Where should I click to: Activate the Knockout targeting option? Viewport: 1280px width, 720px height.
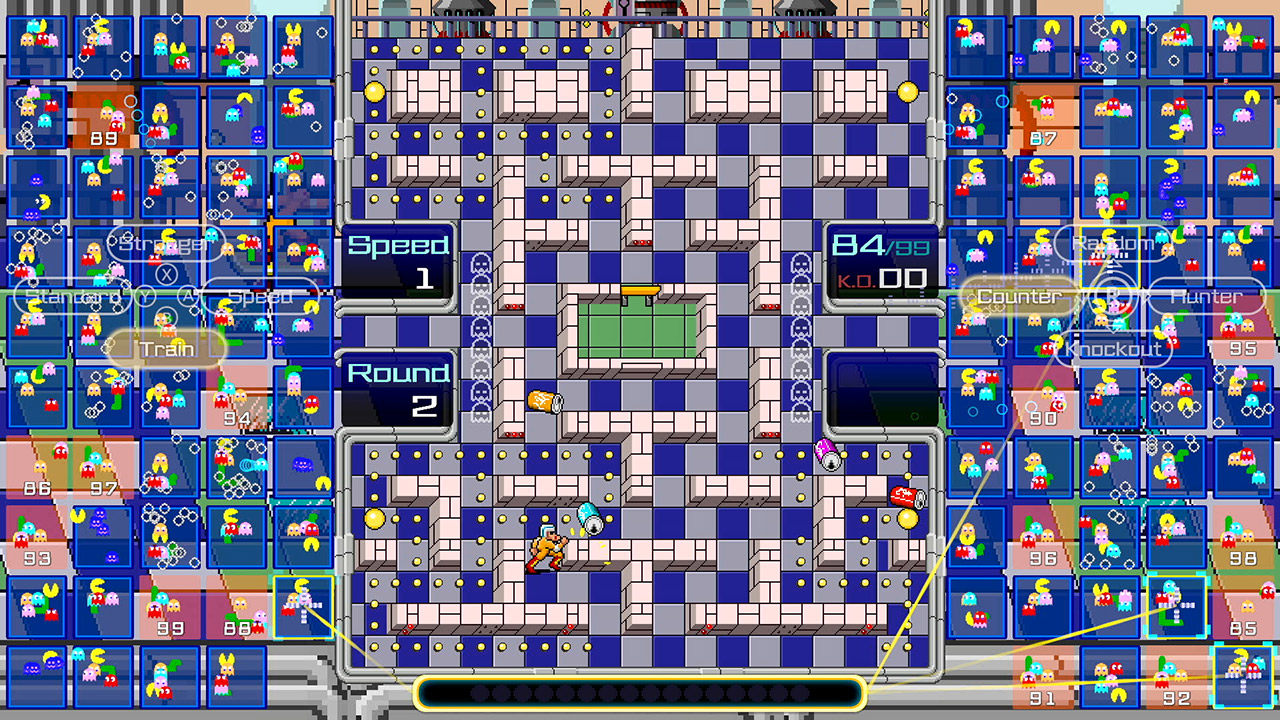point(1113,348)
